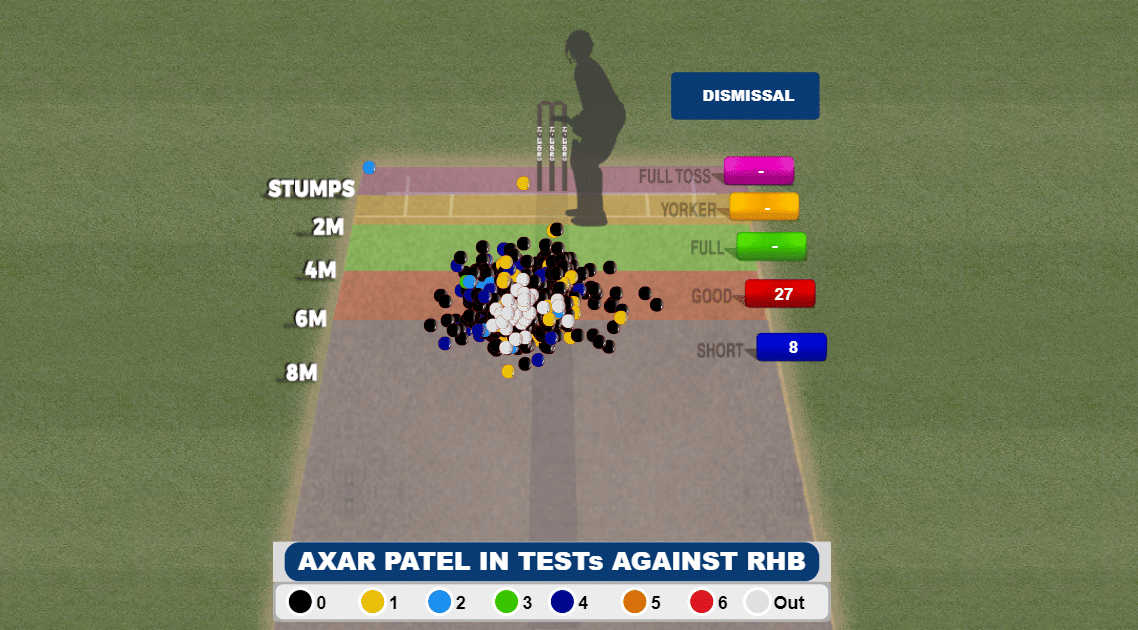
Task: Select the green Full length button
Action: [772, 246]
